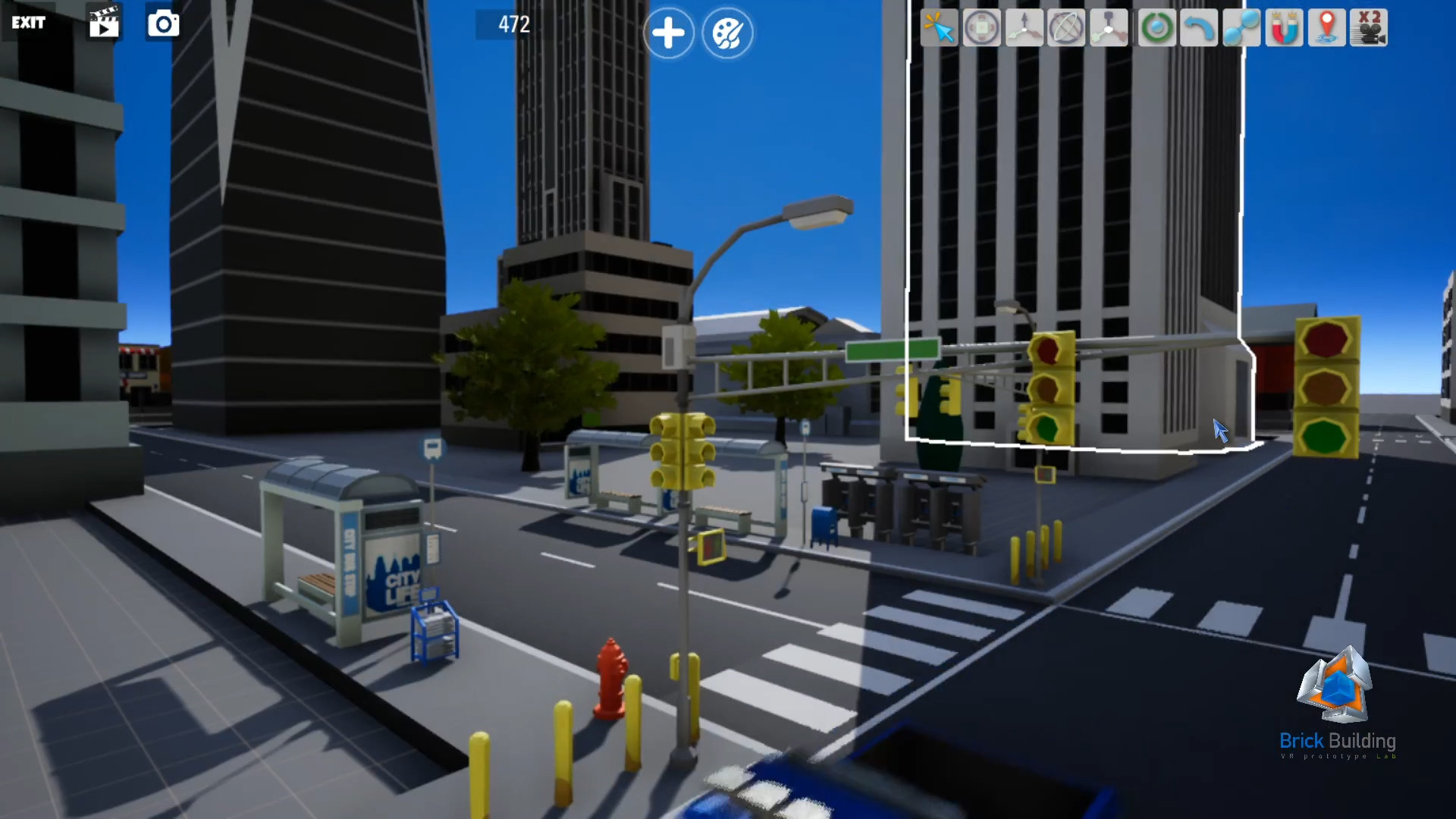Select the map pin placement tool
This screenshot has width=1456, height=819.
[1326, 27]
